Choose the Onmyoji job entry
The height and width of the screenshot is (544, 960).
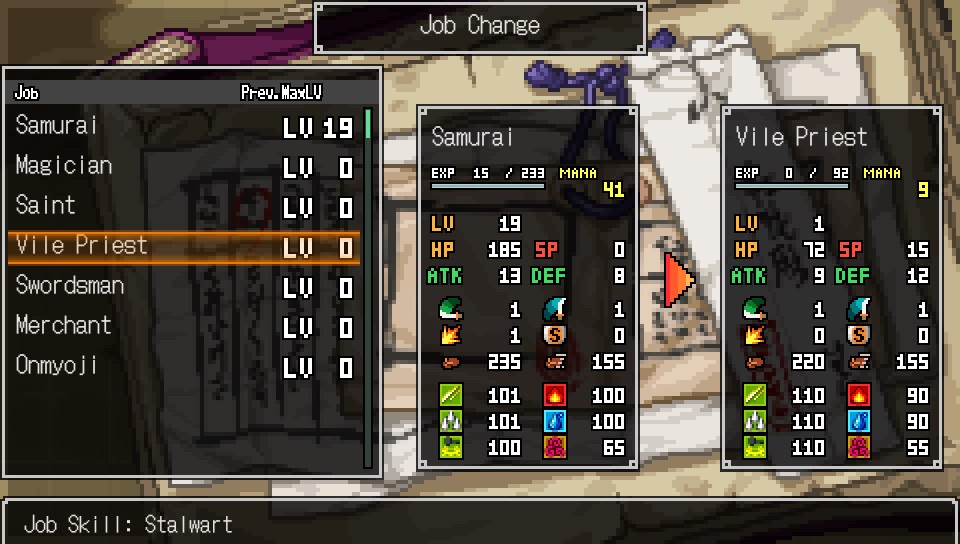pyautogui.click(x=184, y=367)
